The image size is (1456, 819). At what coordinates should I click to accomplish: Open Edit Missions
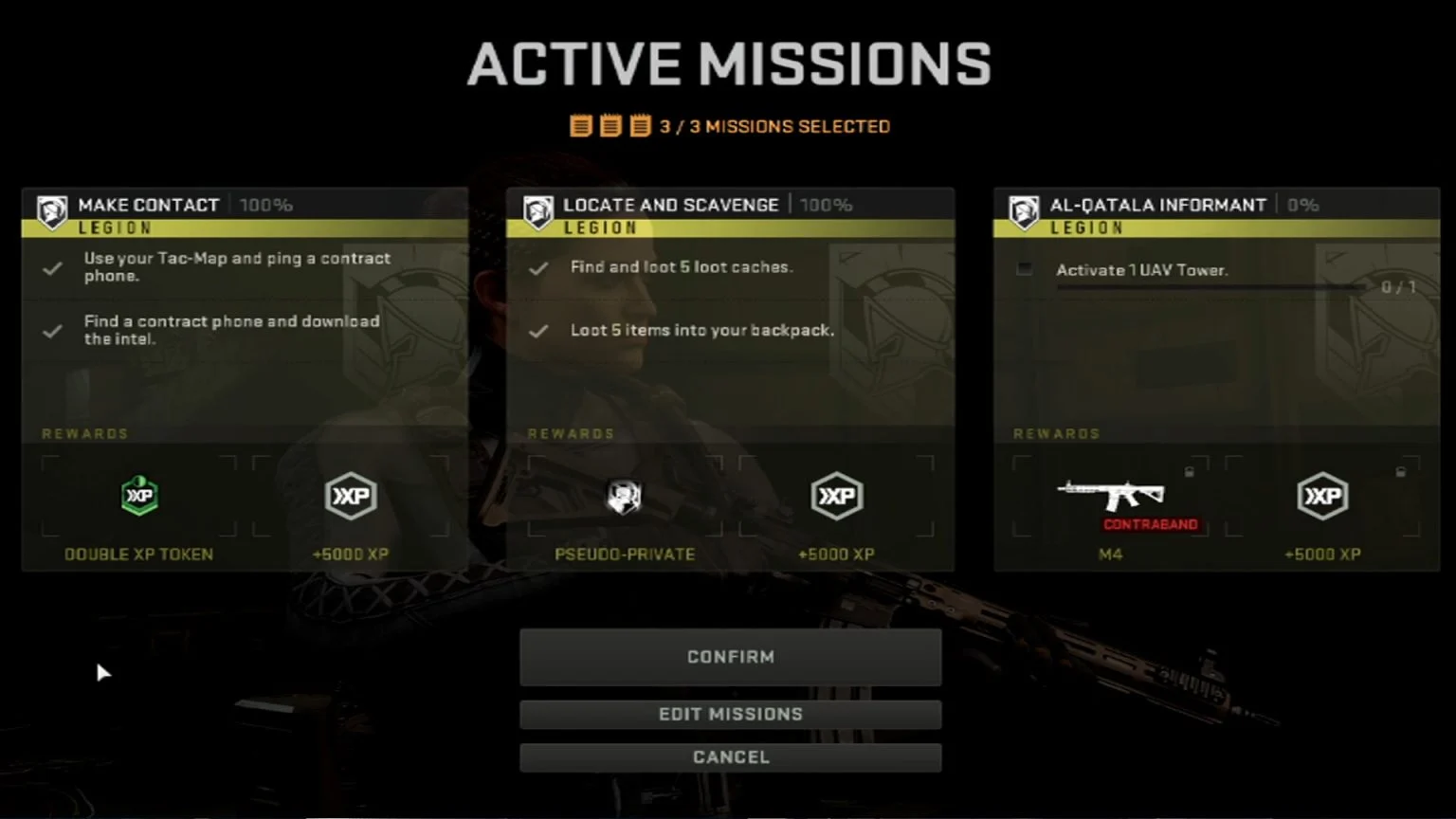point(730,714)
